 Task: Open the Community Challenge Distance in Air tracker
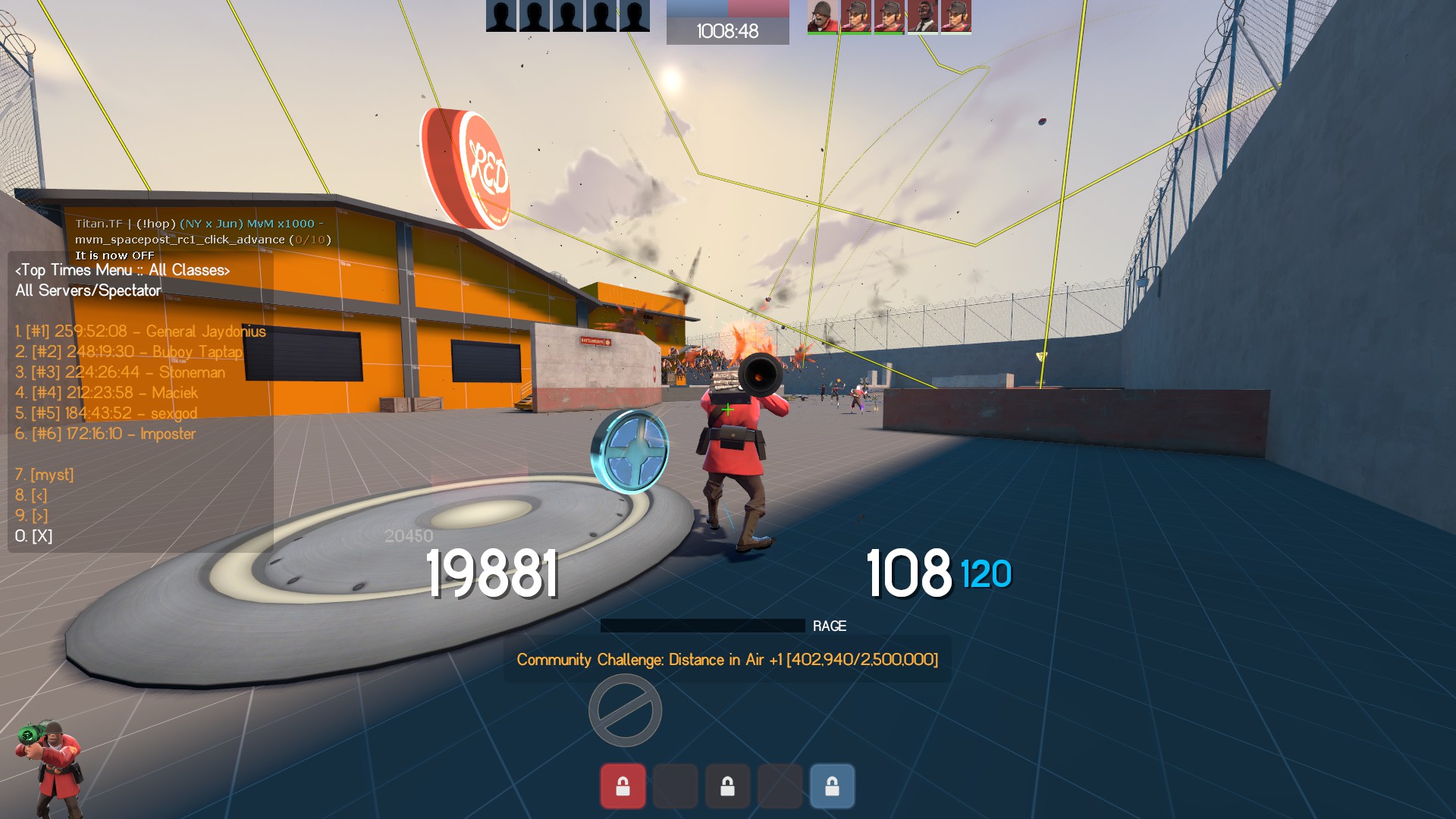click(x=727, y=660)
